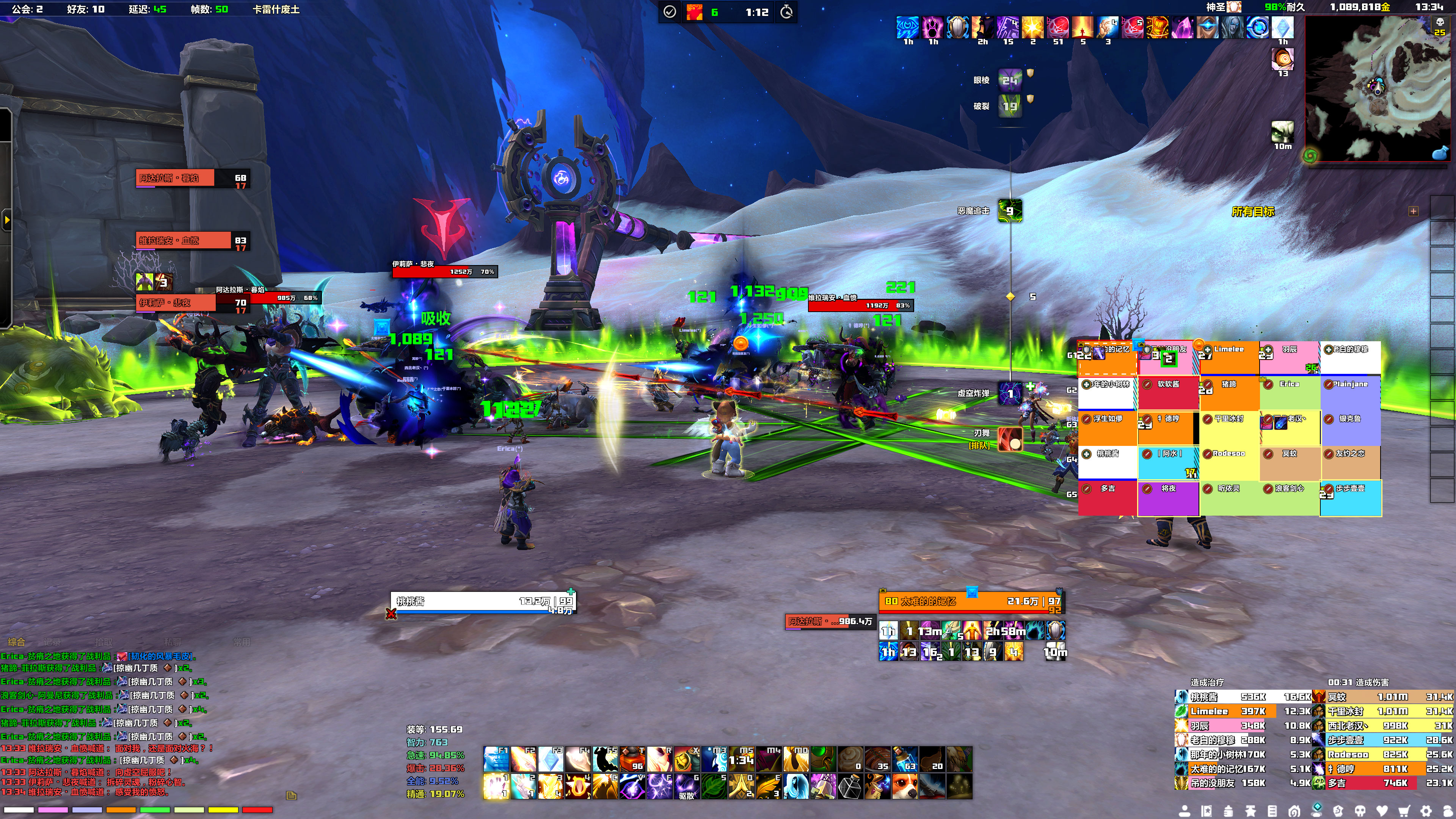The image size is (1456, 819).
Task: Select boss frame 阿达拉斯·暮焰
Action: point(175,178)
